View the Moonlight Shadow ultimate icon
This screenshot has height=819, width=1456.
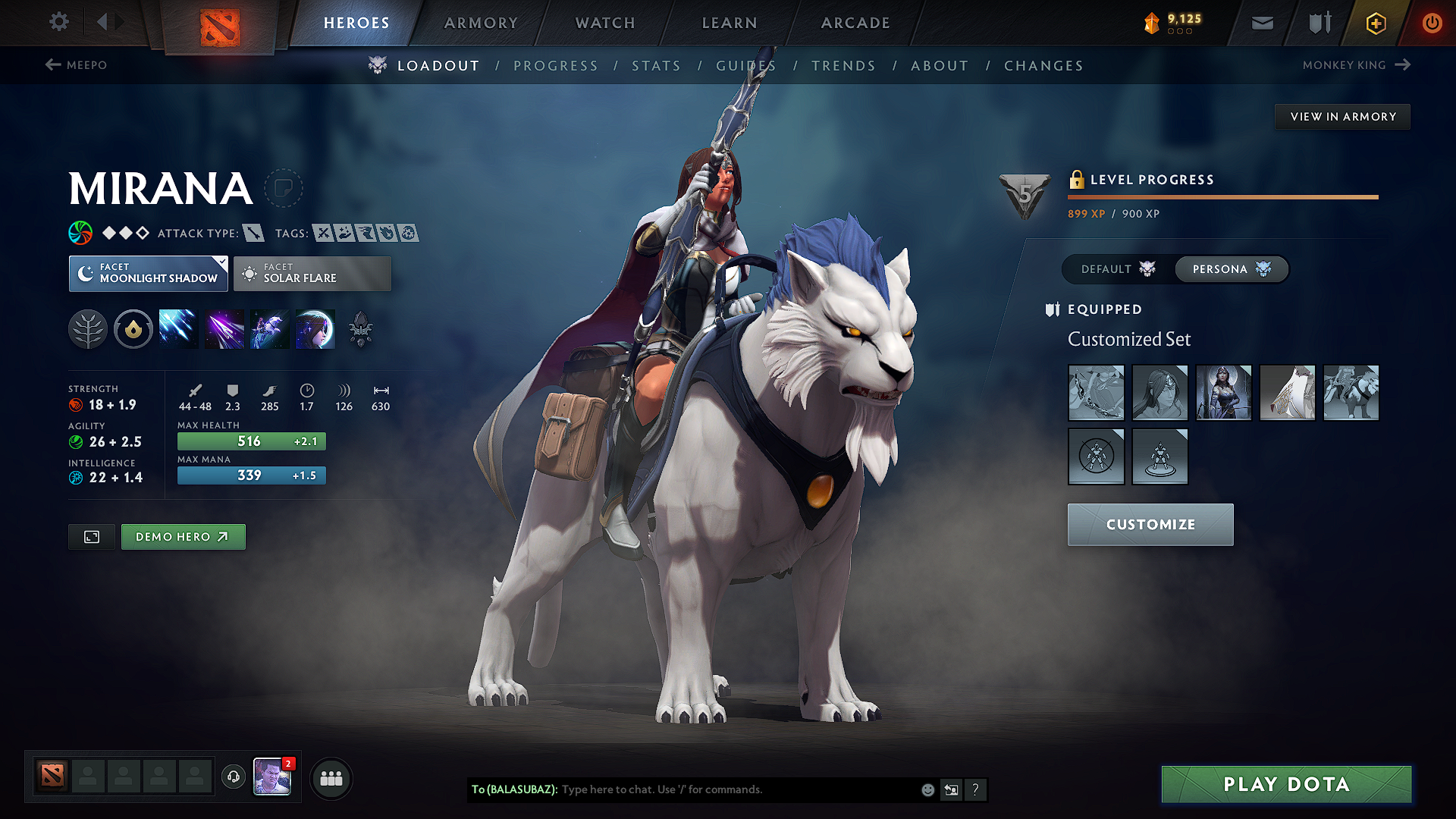click(315, 328)
